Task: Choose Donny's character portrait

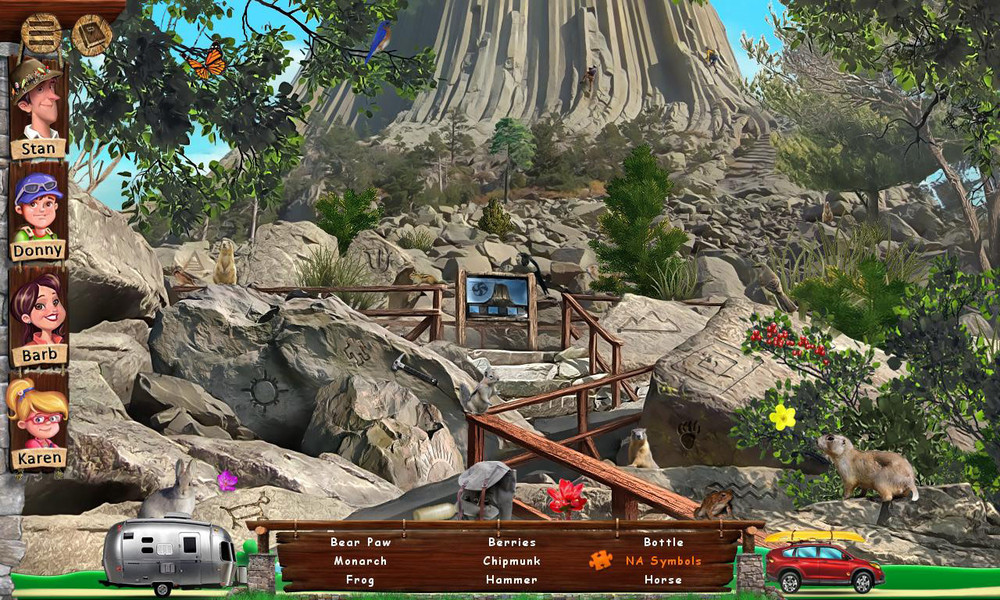Action: pos(38,208)
